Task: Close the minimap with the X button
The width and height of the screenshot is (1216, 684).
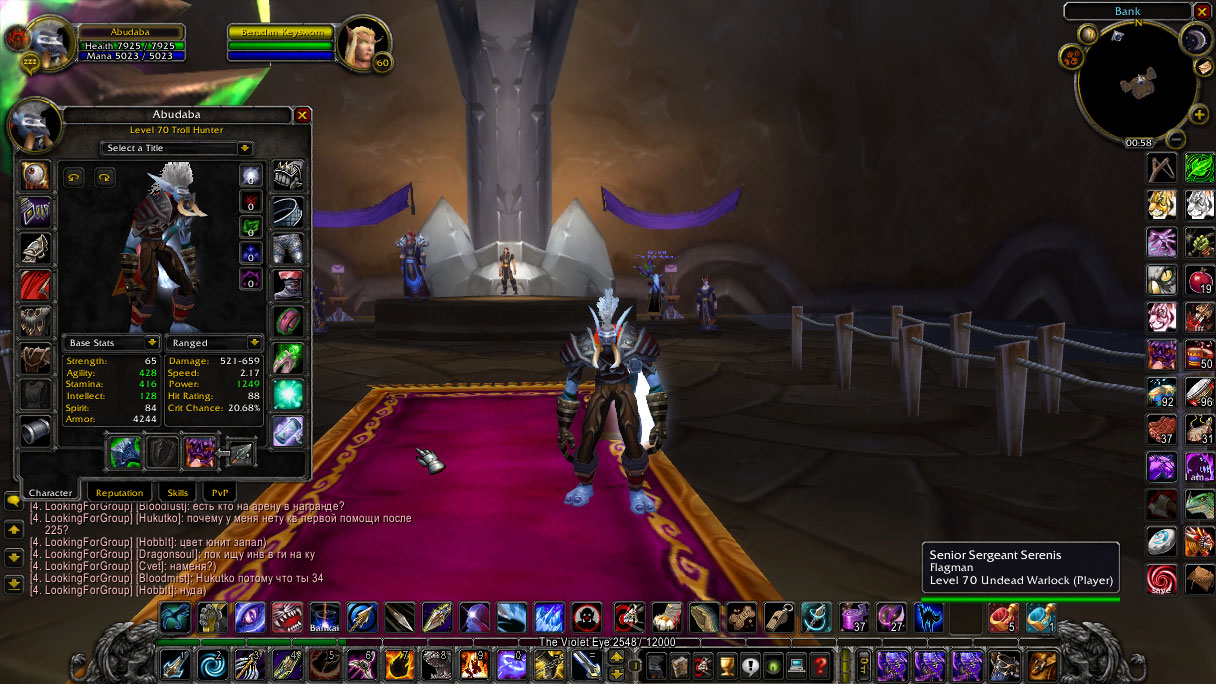Action: tap(1202, 12)
